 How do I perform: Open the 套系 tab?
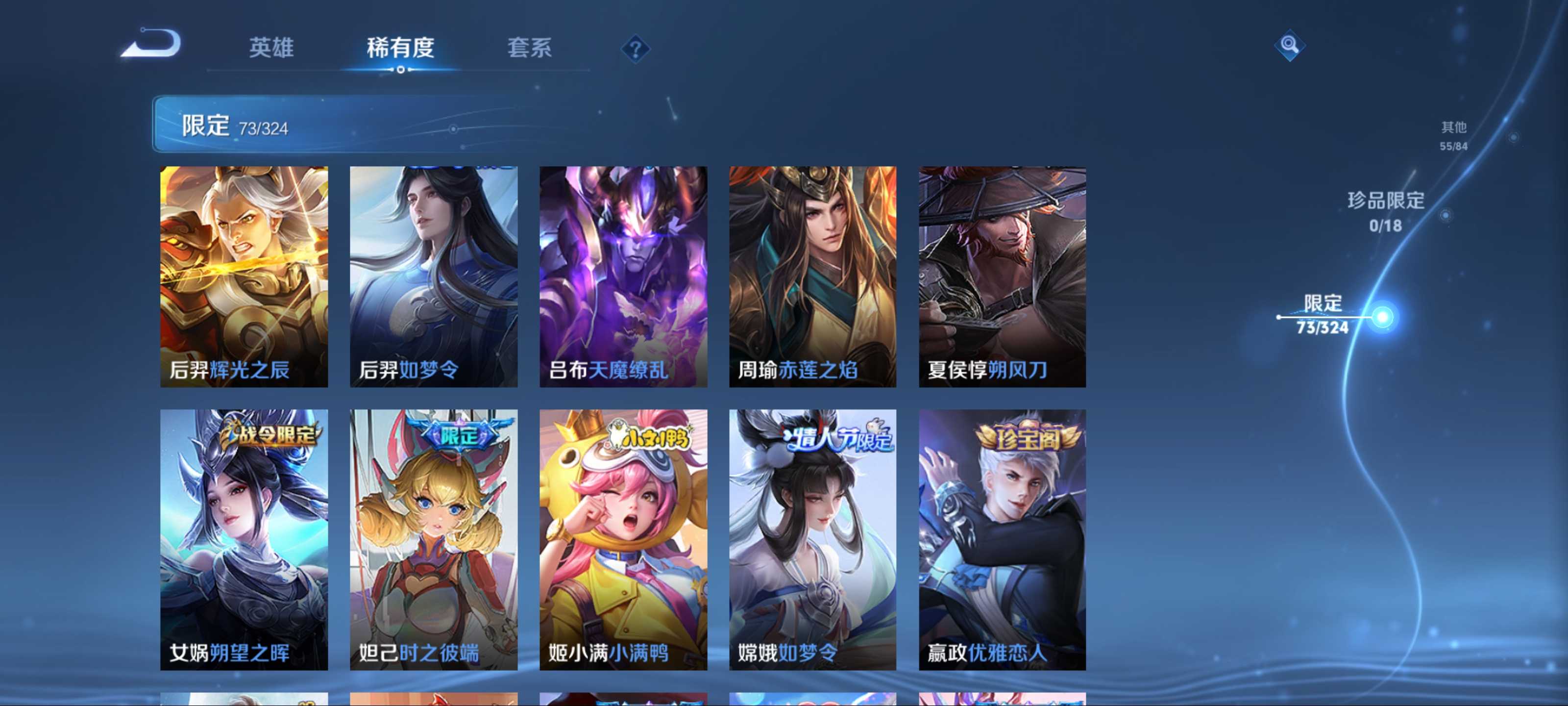529,48
